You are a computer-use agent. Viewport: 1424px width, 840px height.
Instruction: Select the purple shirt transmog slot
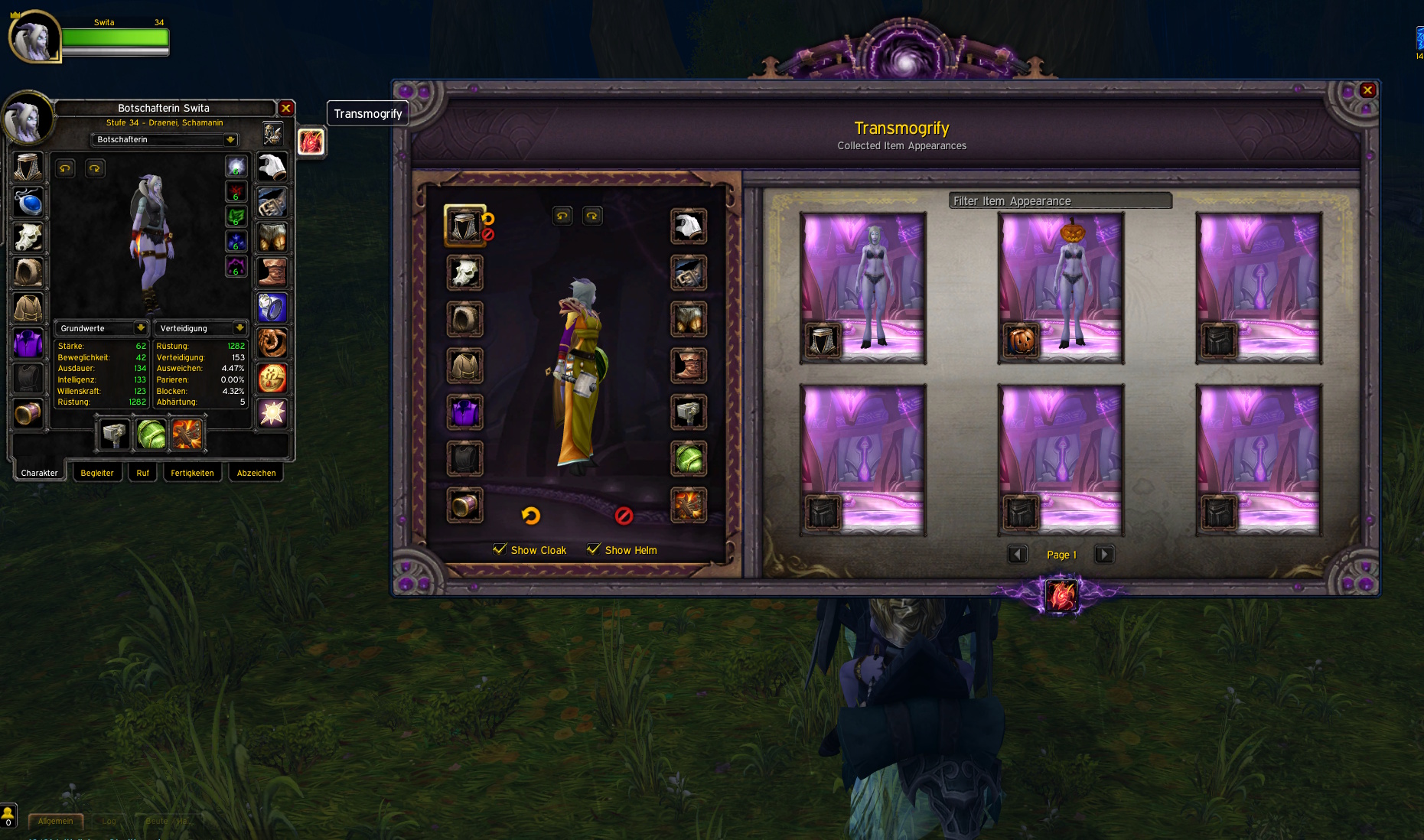464,412
